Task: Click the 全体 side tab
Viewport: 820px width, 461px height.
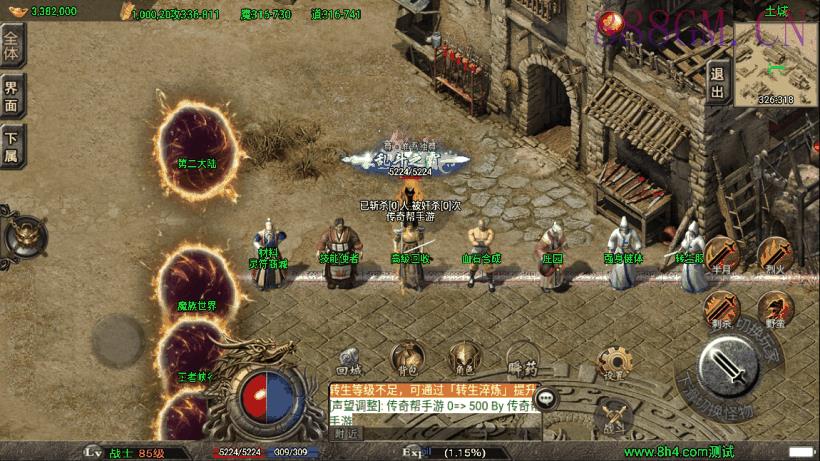Action: (x=12, y=43)
